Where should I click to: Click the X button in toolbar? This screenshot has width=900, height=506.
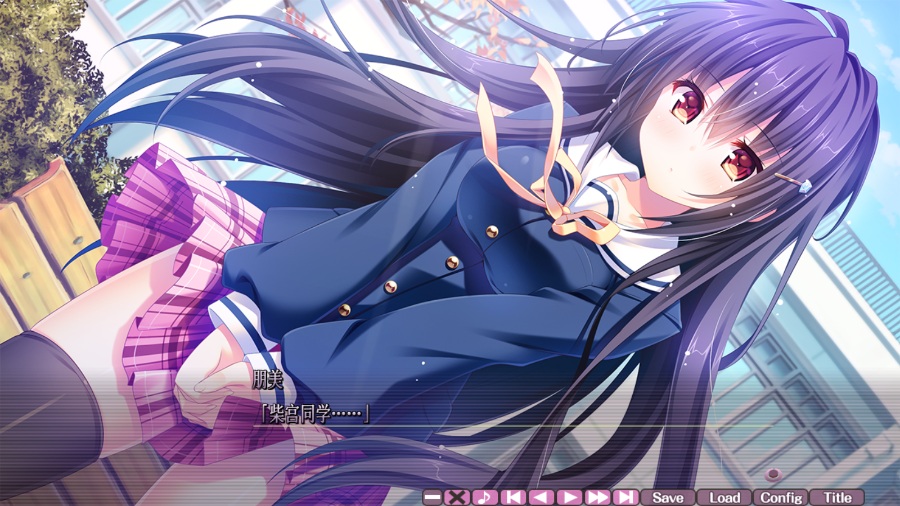click(x=457, y=497)
